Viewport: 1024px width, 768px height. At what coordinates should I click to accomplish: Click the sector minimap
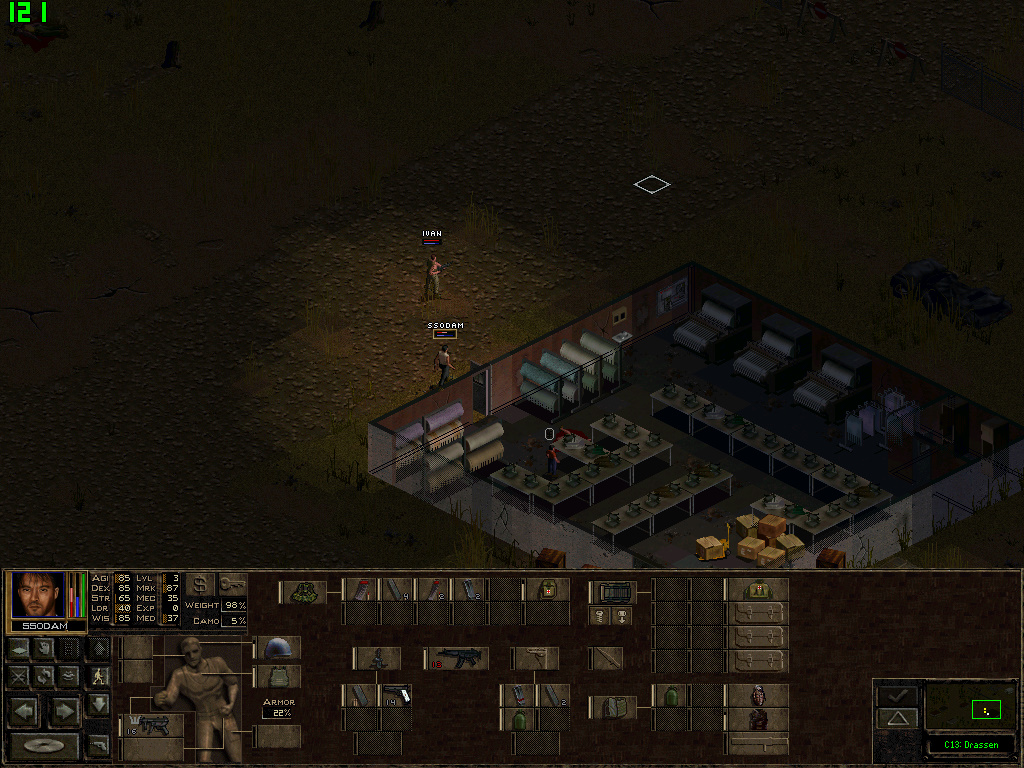point(970,708)
